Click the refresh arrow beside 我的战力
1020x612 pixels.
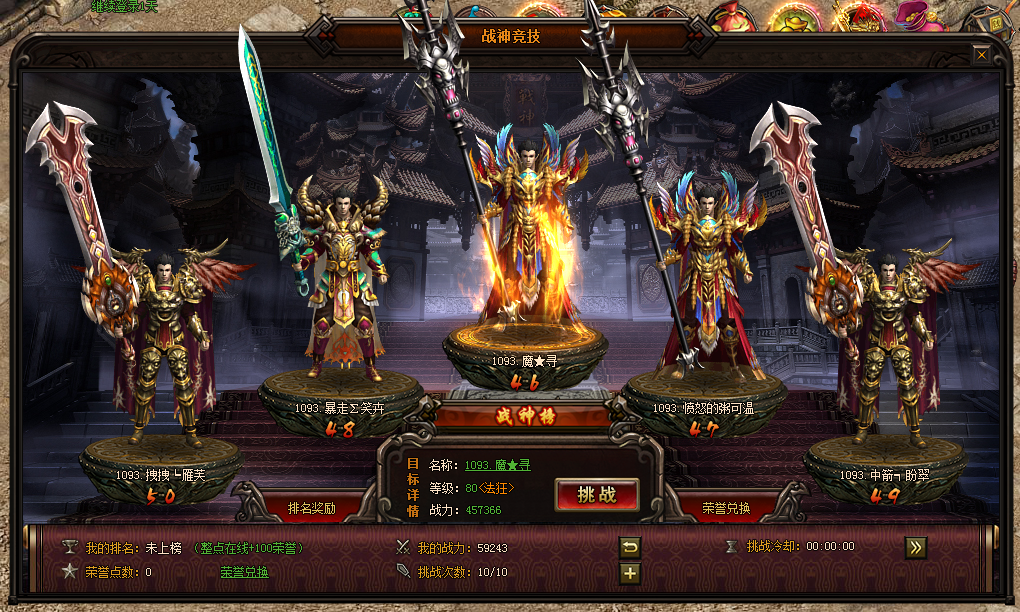630,547
